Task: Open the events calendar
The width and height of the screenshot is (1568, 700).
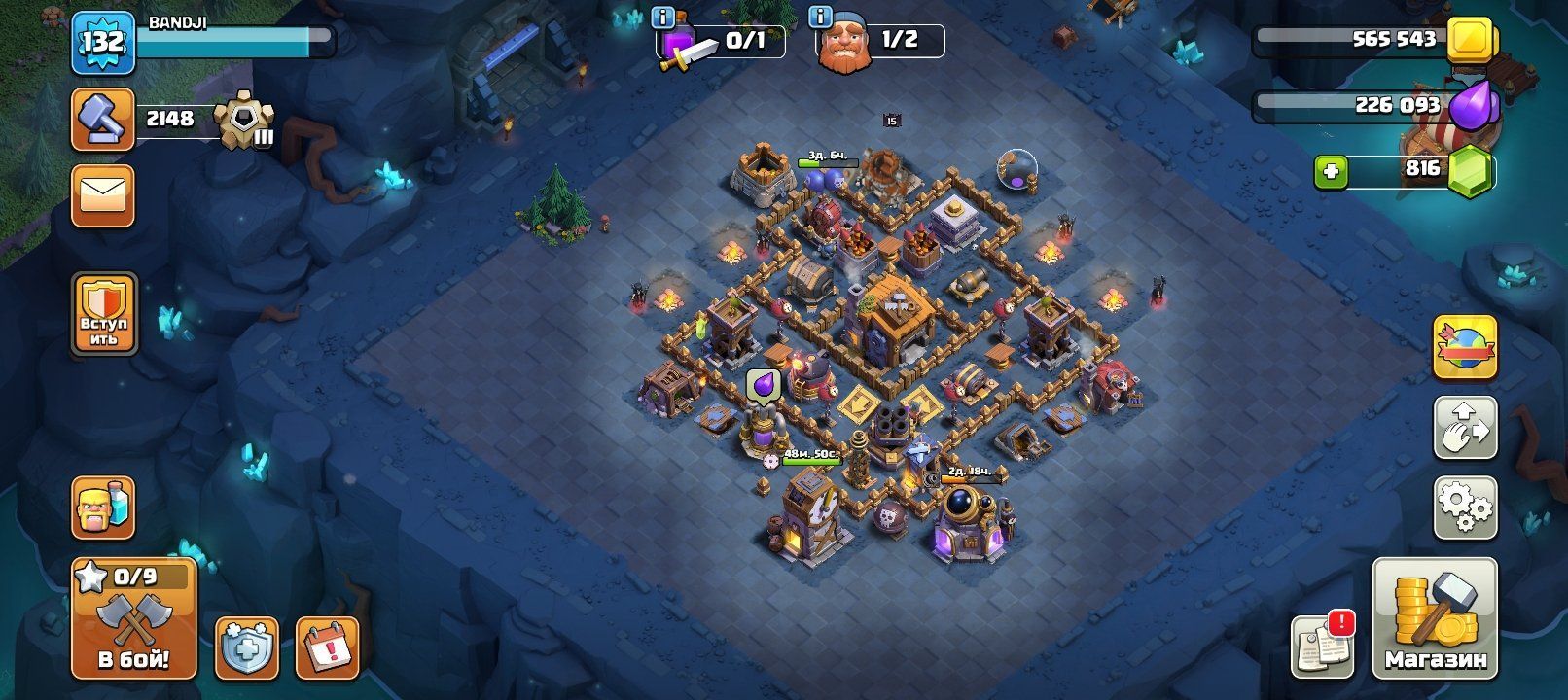Action: click(x=327, y=647)
